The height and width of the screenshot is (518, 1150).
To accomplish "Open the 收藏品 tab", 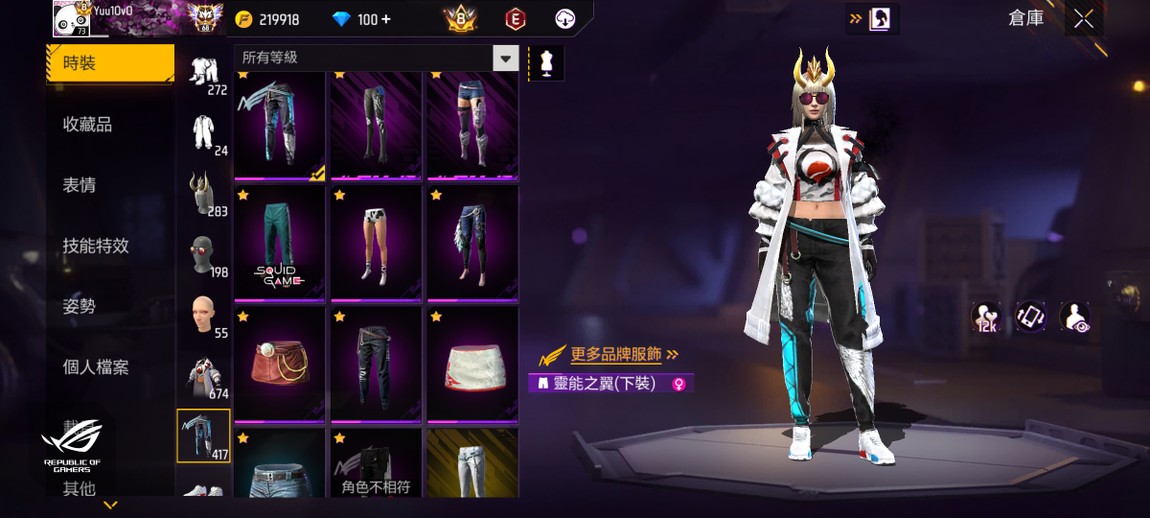I will point(88,124).
